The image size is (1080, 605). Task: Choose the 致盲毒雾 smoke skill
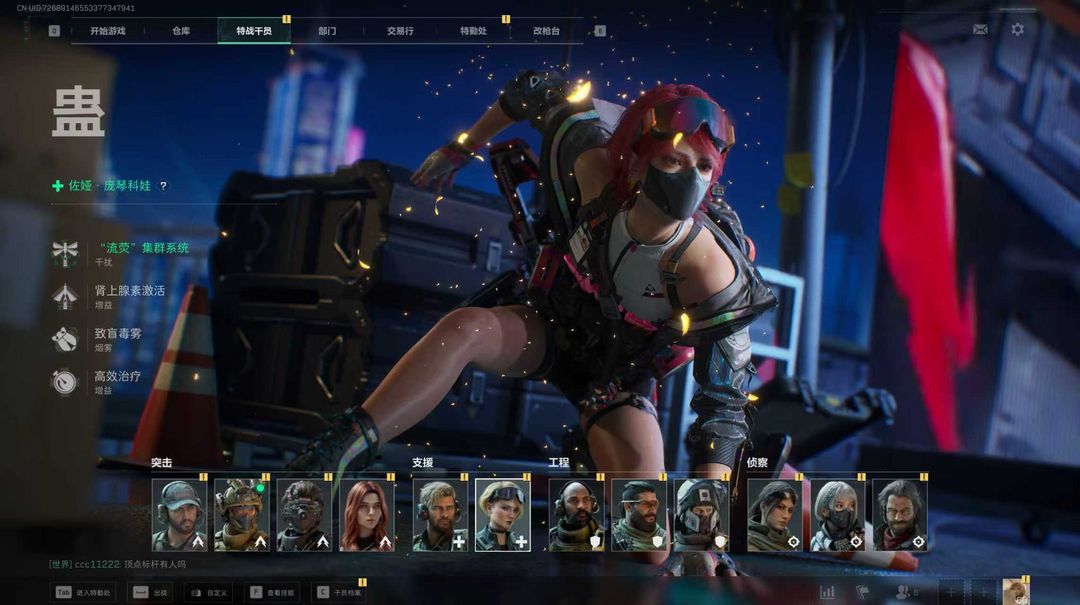[118, 334]
